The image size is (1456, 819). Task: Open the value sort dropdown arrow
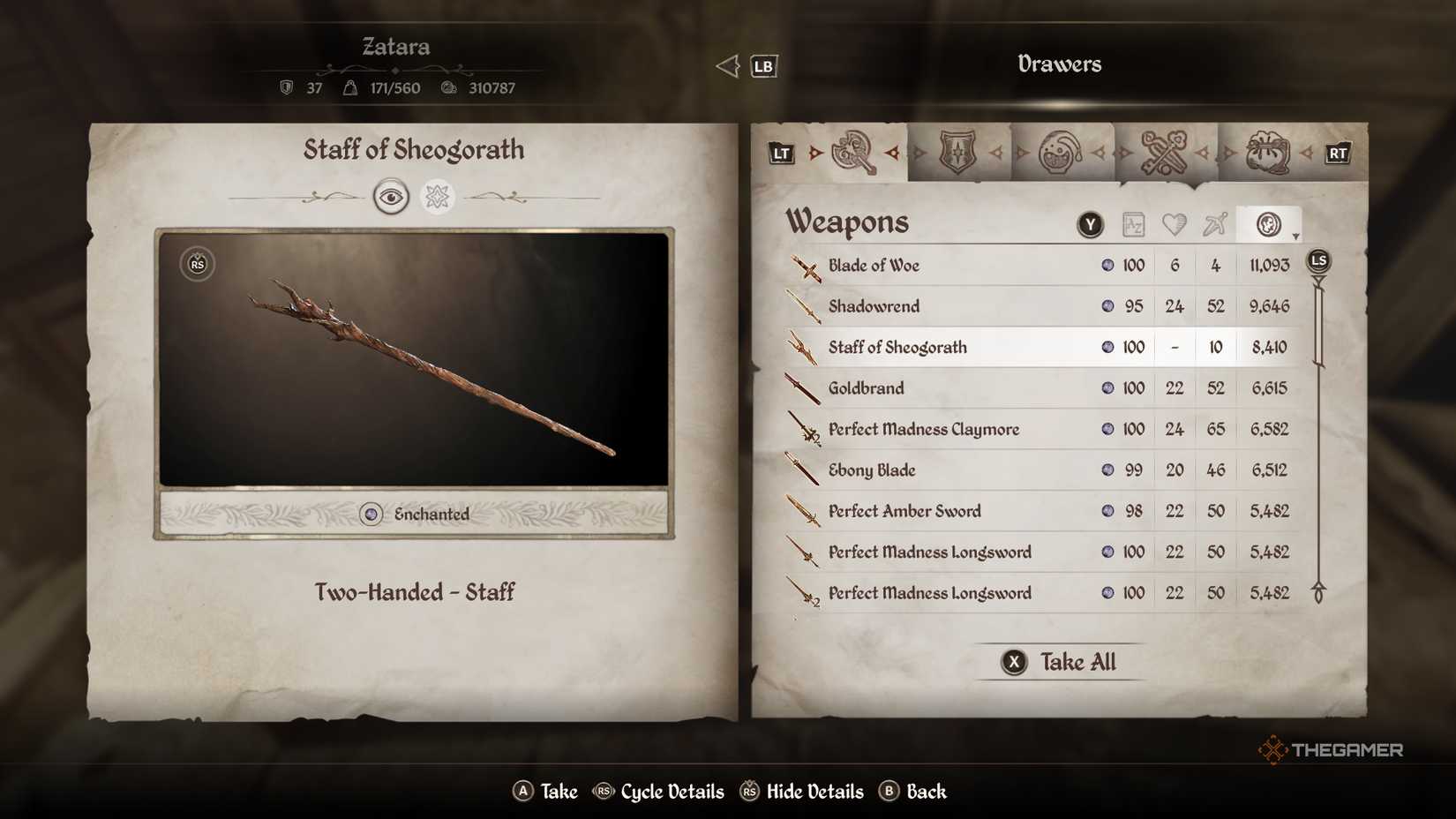[x=1295, y=237]
